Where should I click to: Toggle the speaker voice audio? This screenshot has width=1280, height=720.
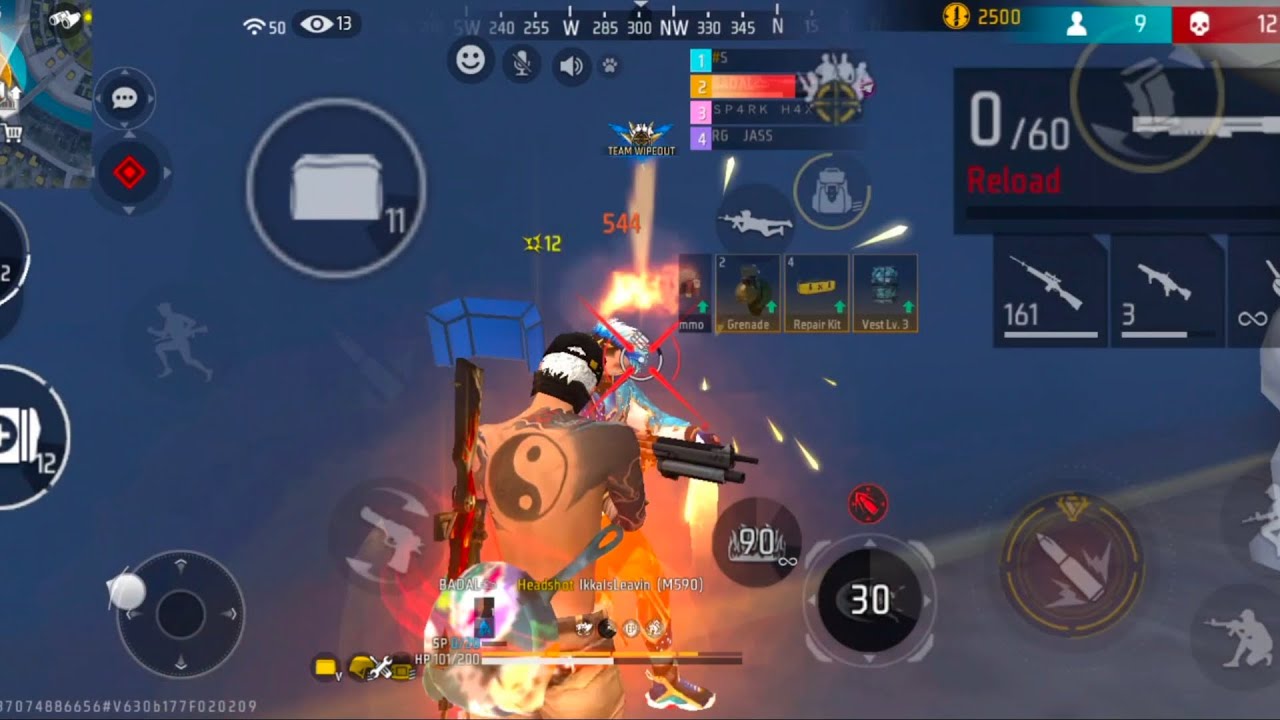571,67
